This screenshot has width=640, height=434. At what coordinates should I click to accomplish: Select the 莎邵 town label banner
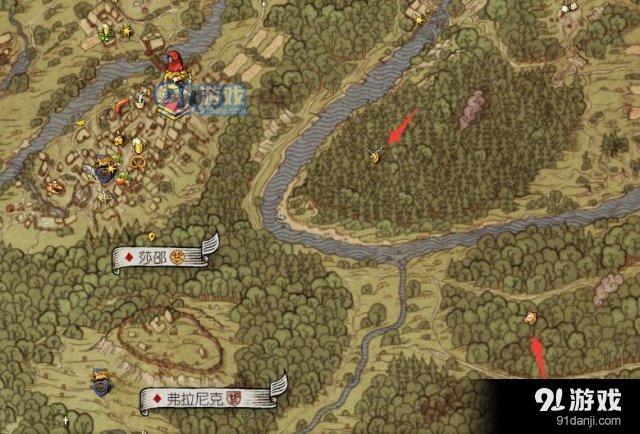point(161,256)
